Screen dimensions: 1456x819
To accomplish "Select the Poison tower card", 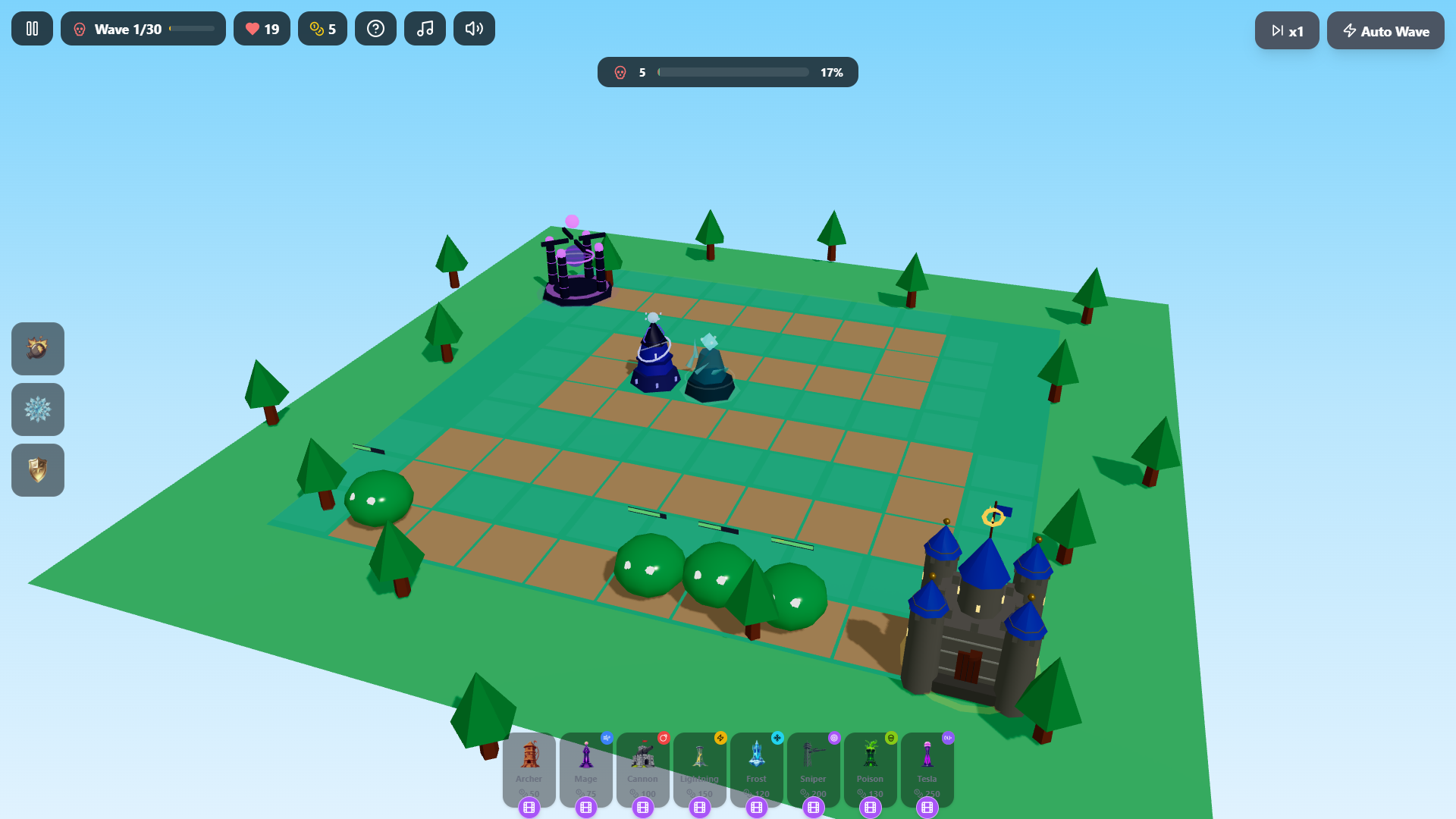I will click(x=870, y=766).
